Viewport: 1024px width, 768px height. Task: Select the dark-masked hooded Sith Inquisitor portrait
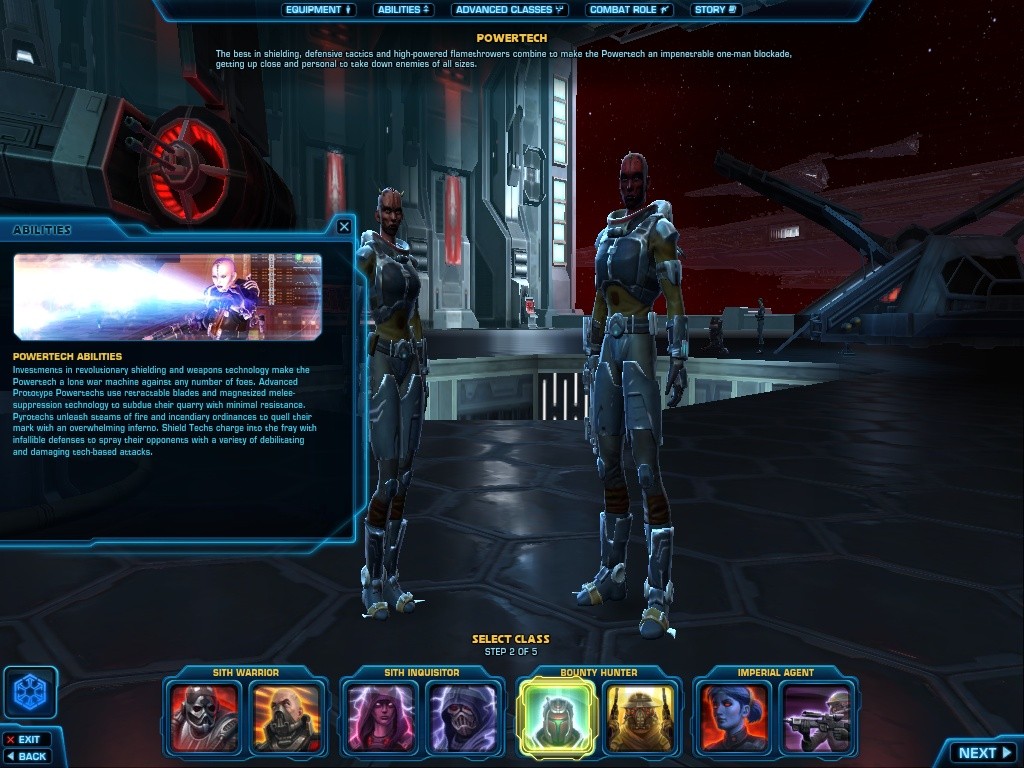tap(463, 716)
